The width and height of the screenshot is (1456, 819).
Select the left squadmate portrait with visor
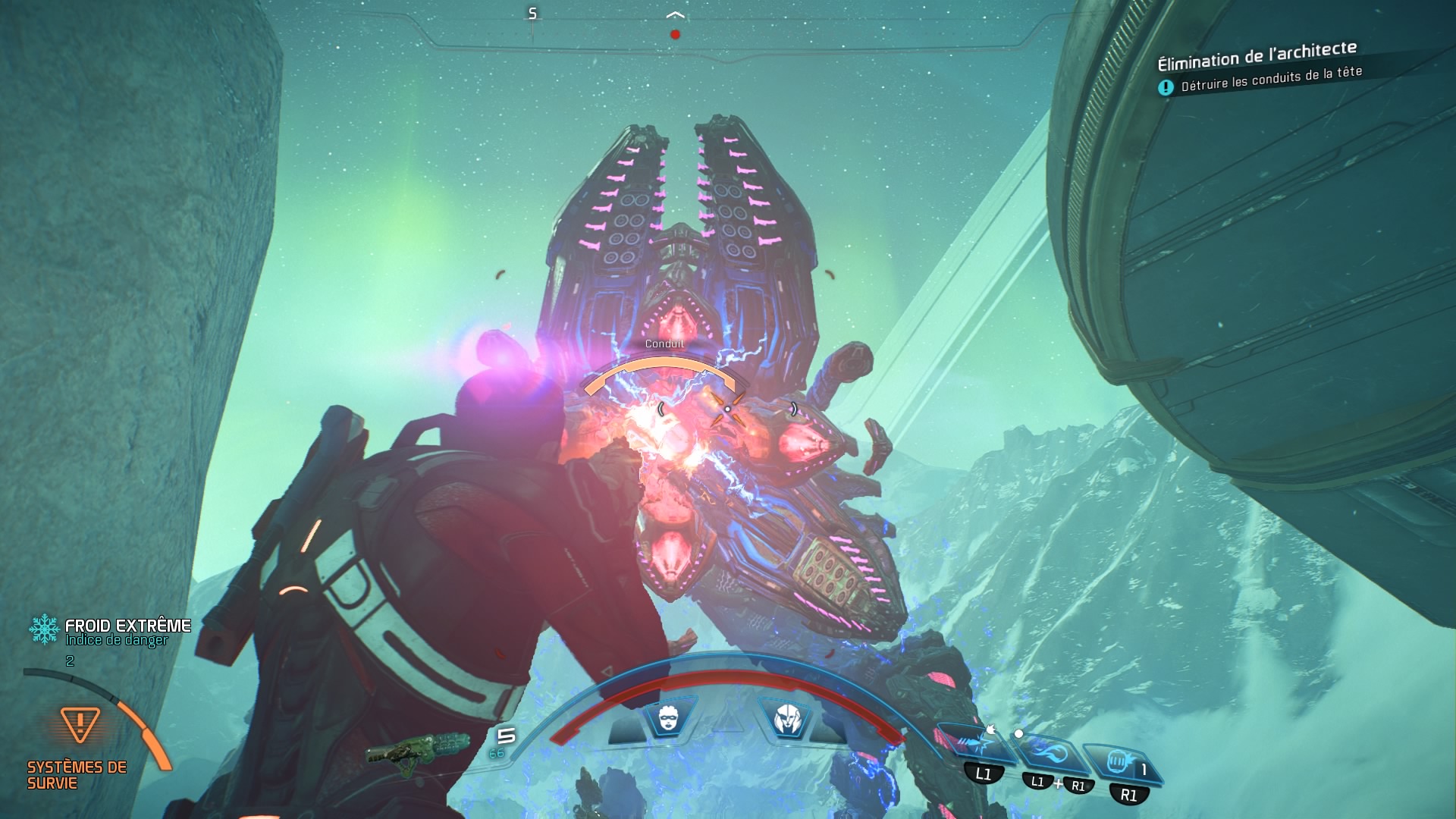(x=669, y=717)
